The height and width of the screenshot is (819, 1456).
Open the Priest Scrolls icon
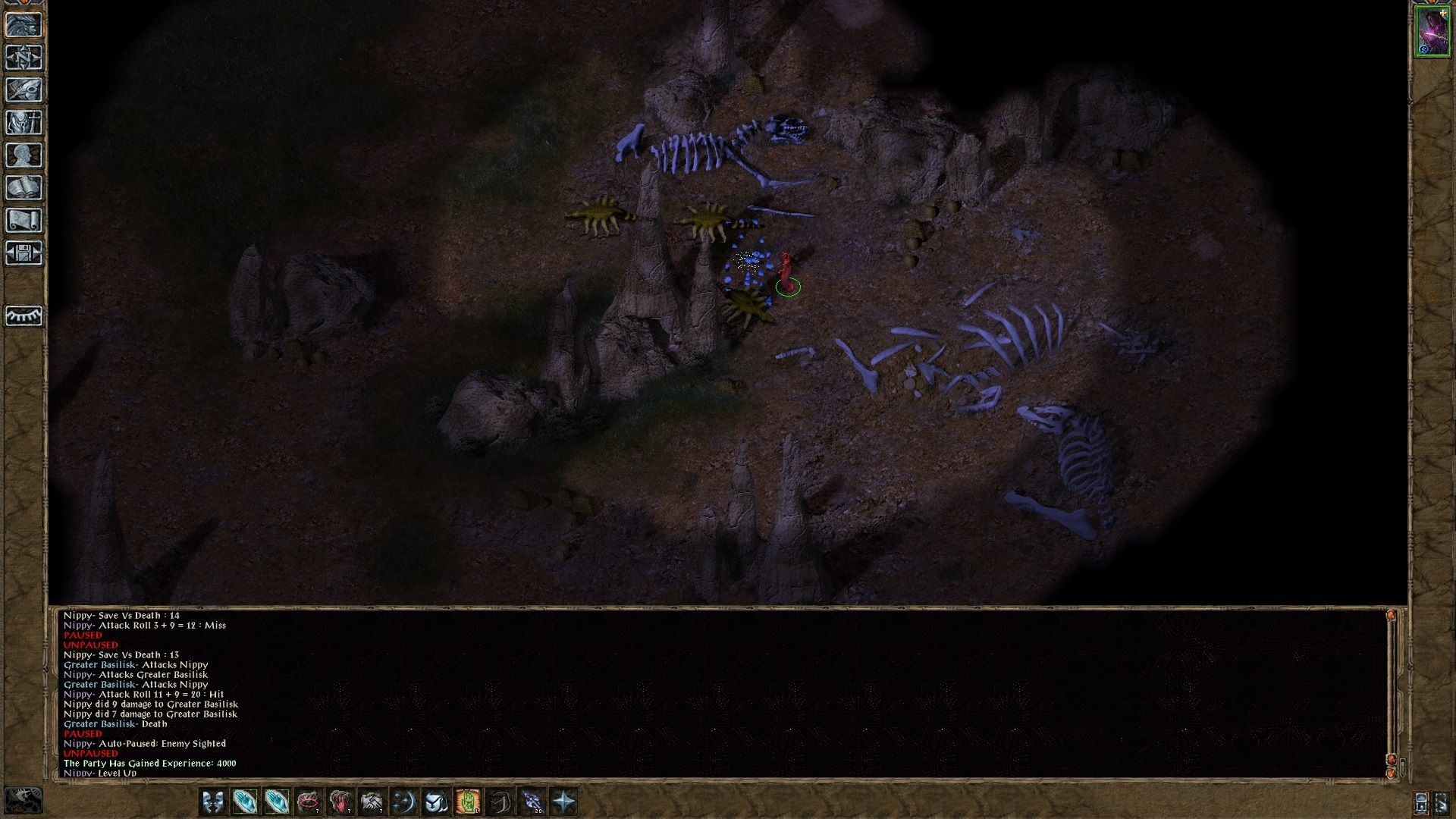pyautogui.click(x=24, y=219)
